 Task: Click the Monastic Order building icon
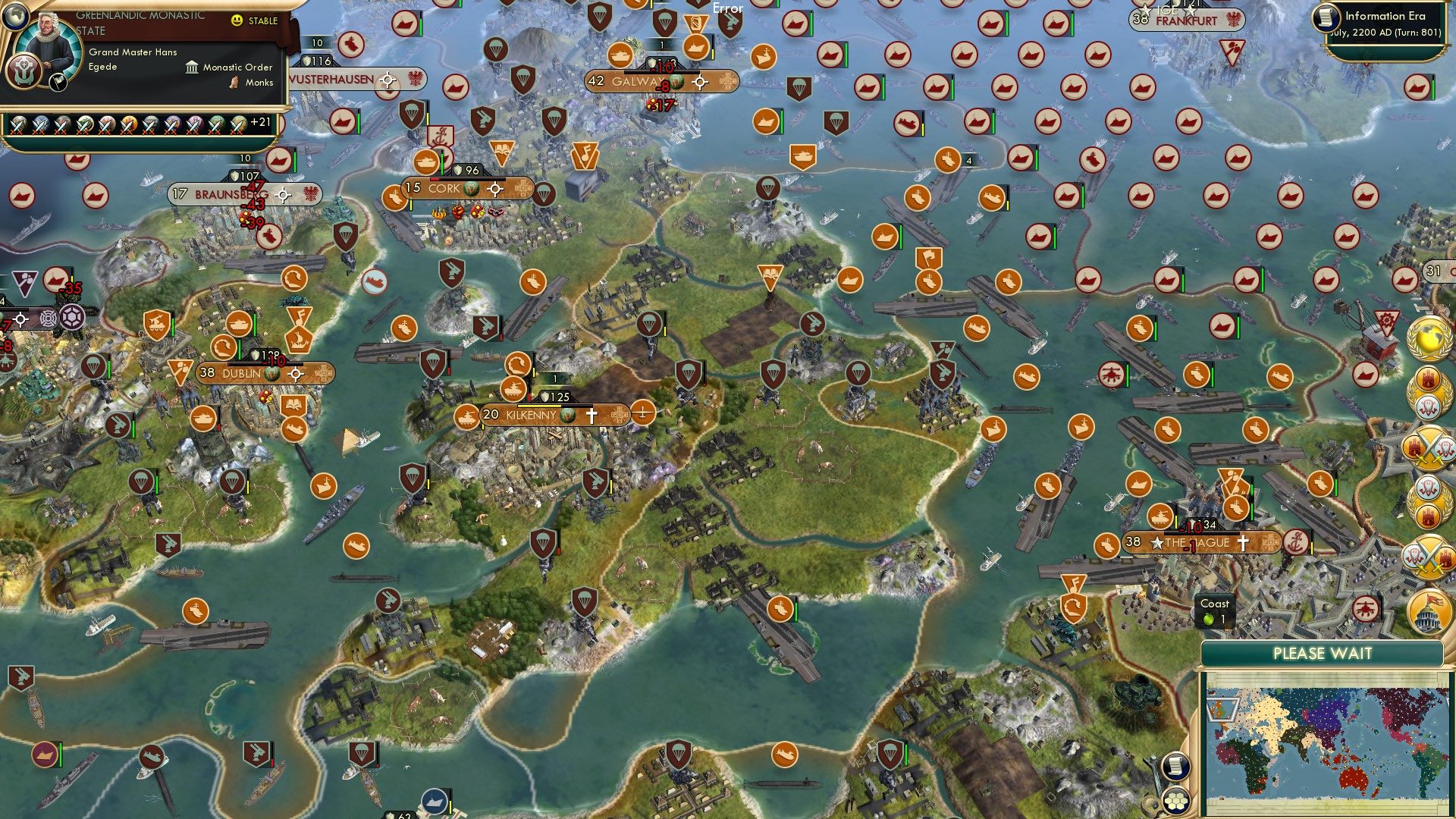click(x=193, y=67)
